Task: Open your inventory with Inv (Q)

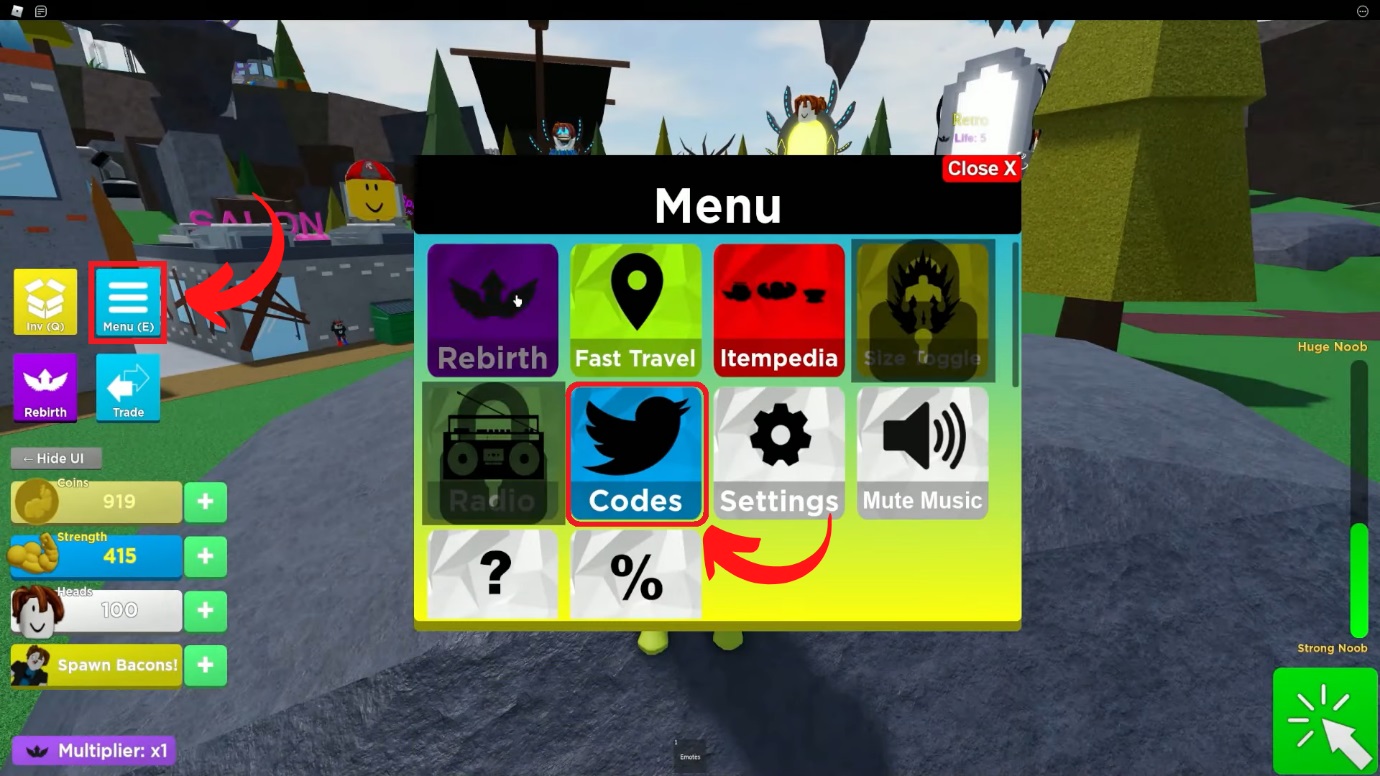Action: 45,300
